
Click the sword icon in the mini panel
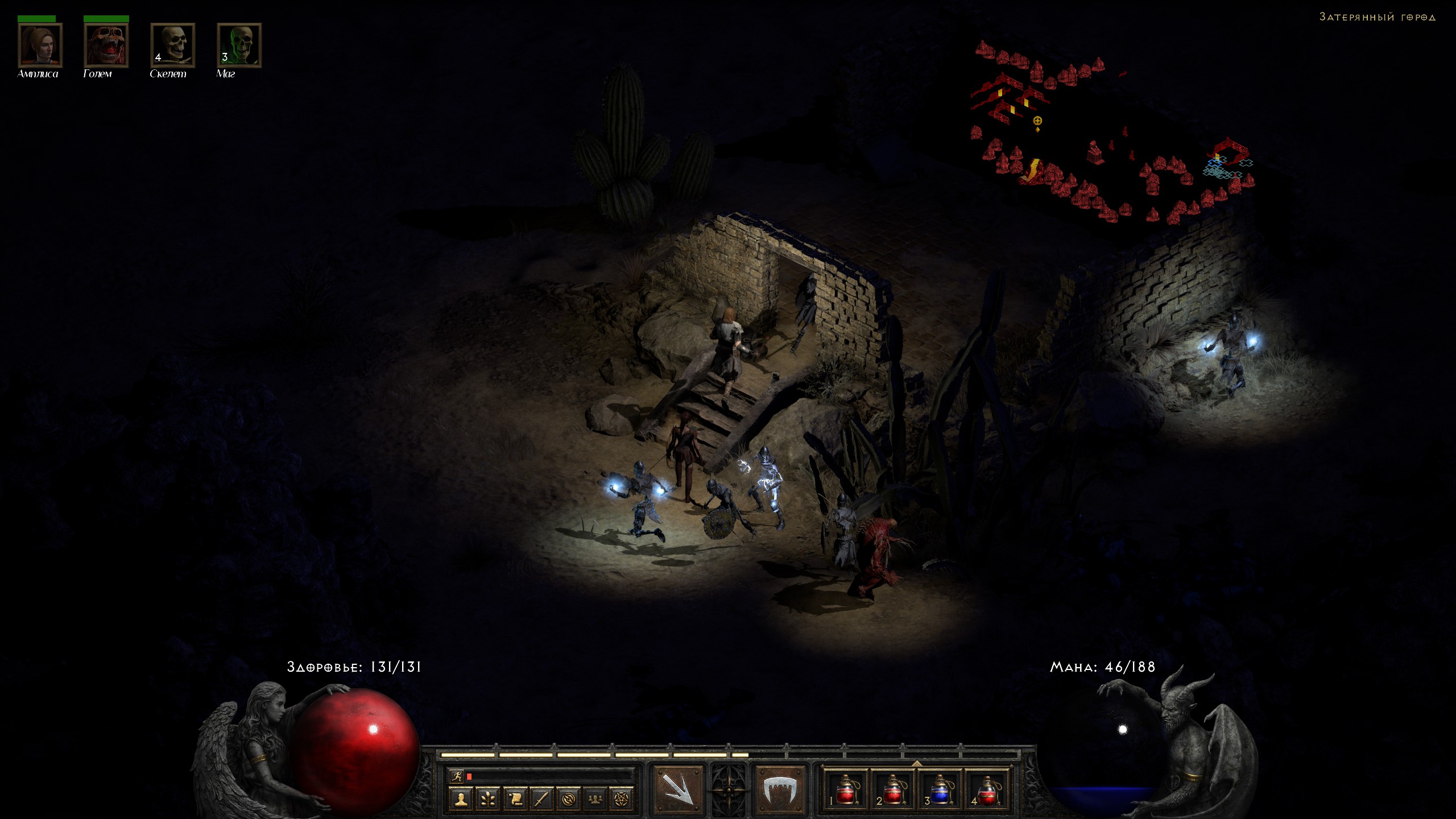(x=542, y=799)
